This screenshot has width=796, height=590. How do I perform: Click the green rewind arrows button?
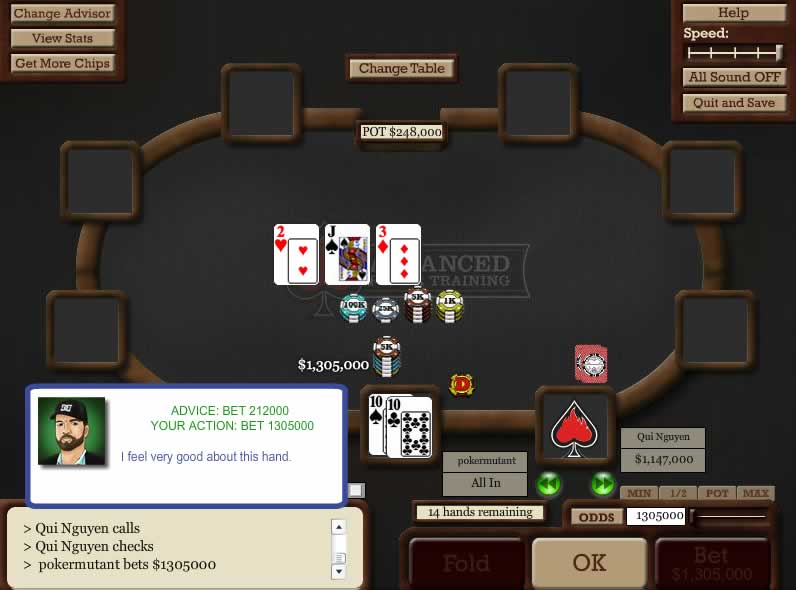[x=548, y=485]
